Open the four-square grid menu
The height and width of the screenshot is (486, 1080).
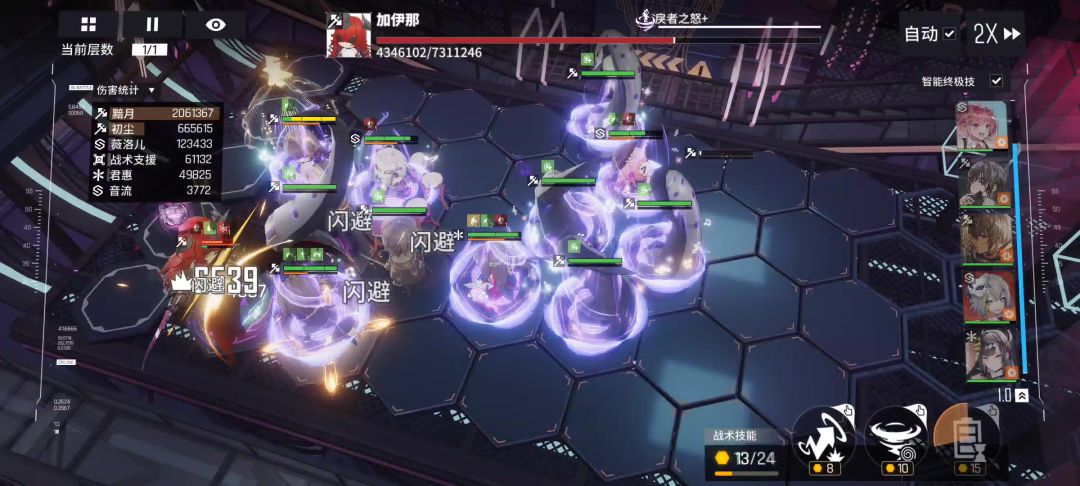pyautogui.click(x=89, y=25)
